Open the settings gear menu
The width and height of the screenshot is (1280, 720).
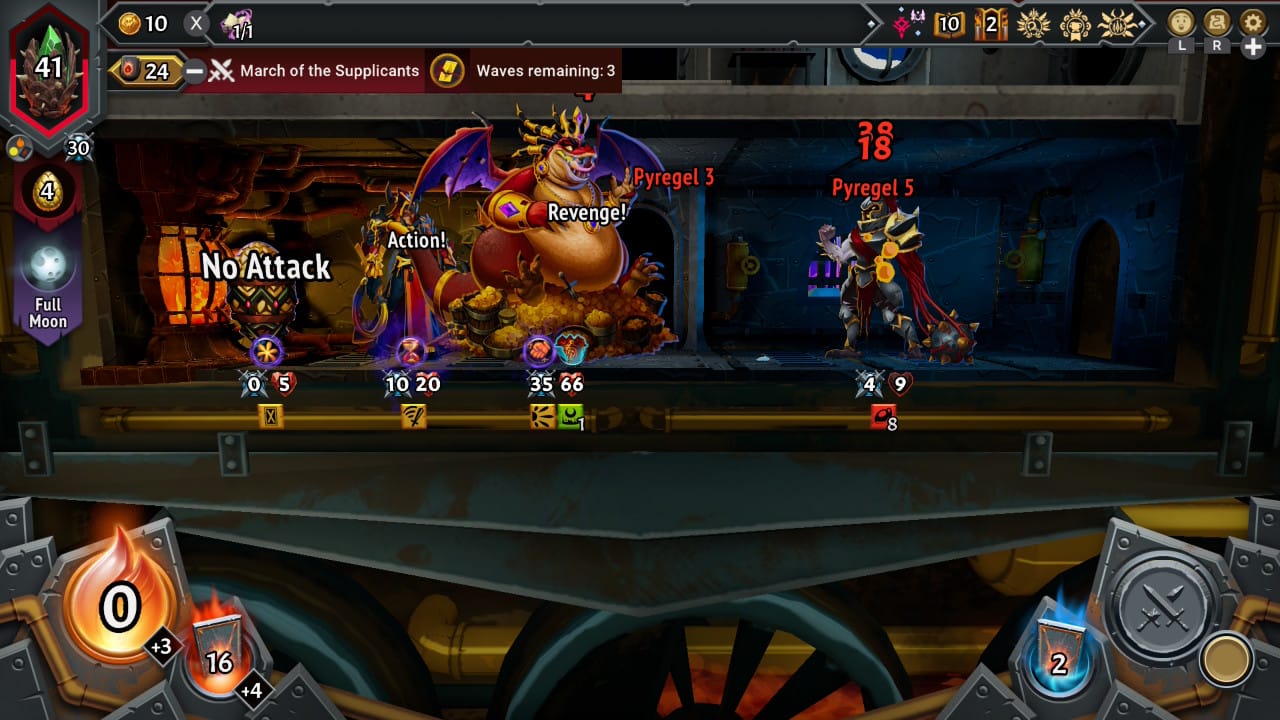pyautogui.click(x=1252, y=22)
